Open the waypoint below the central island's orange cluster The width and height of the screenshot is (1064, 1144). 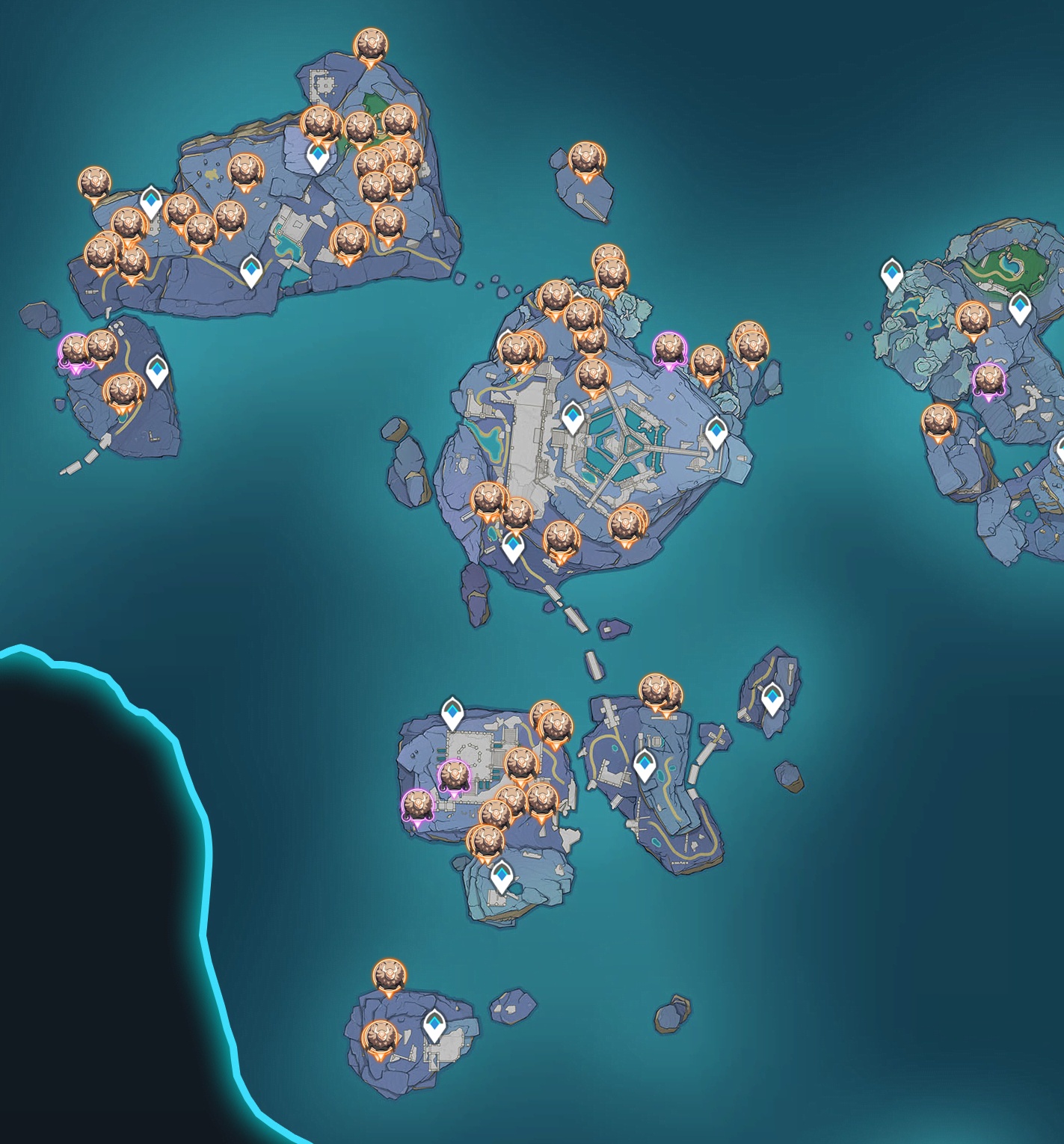[513, 546]
